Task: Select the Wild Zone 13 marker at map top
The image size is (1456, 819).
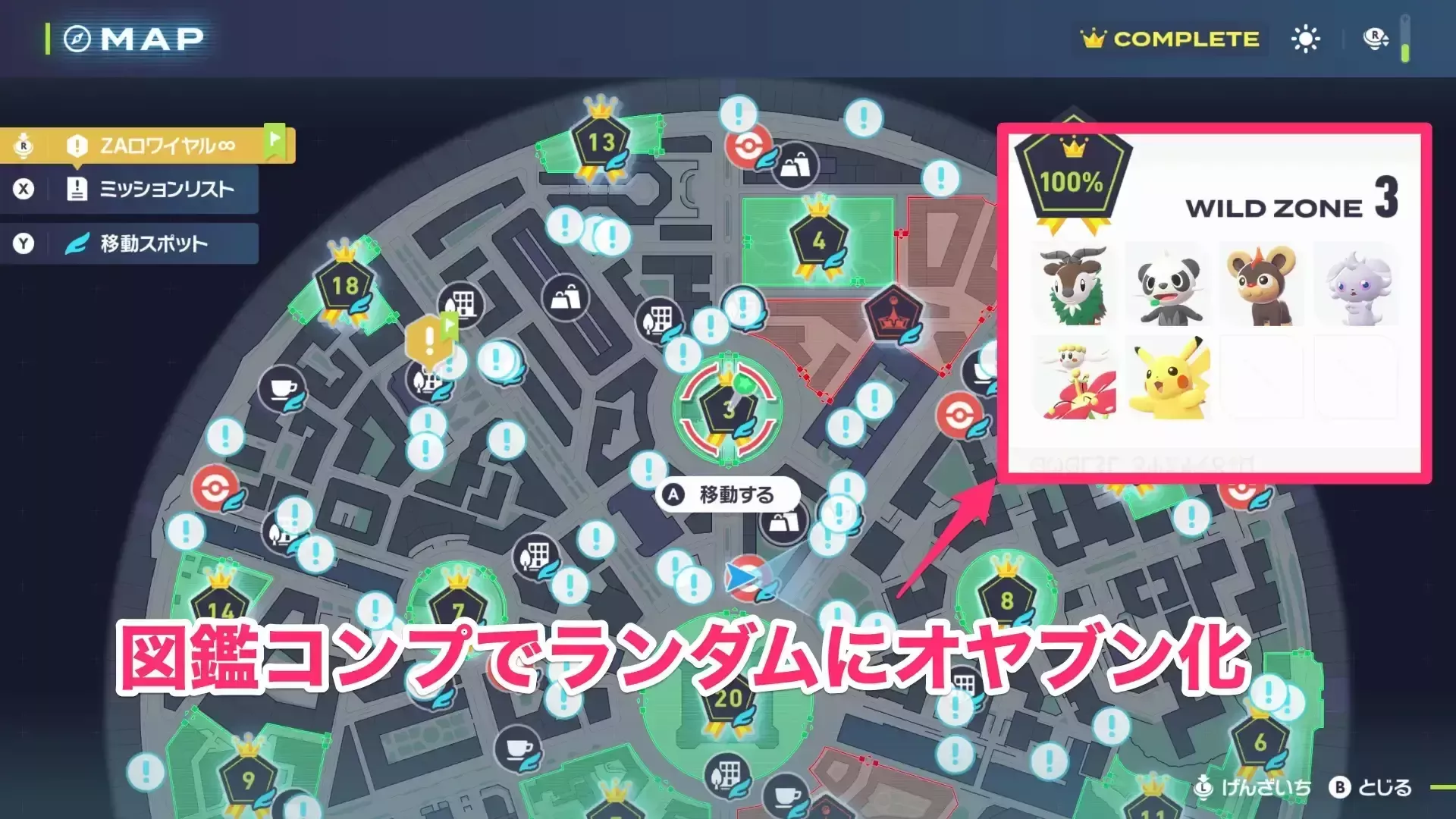Action: point(599,140)
